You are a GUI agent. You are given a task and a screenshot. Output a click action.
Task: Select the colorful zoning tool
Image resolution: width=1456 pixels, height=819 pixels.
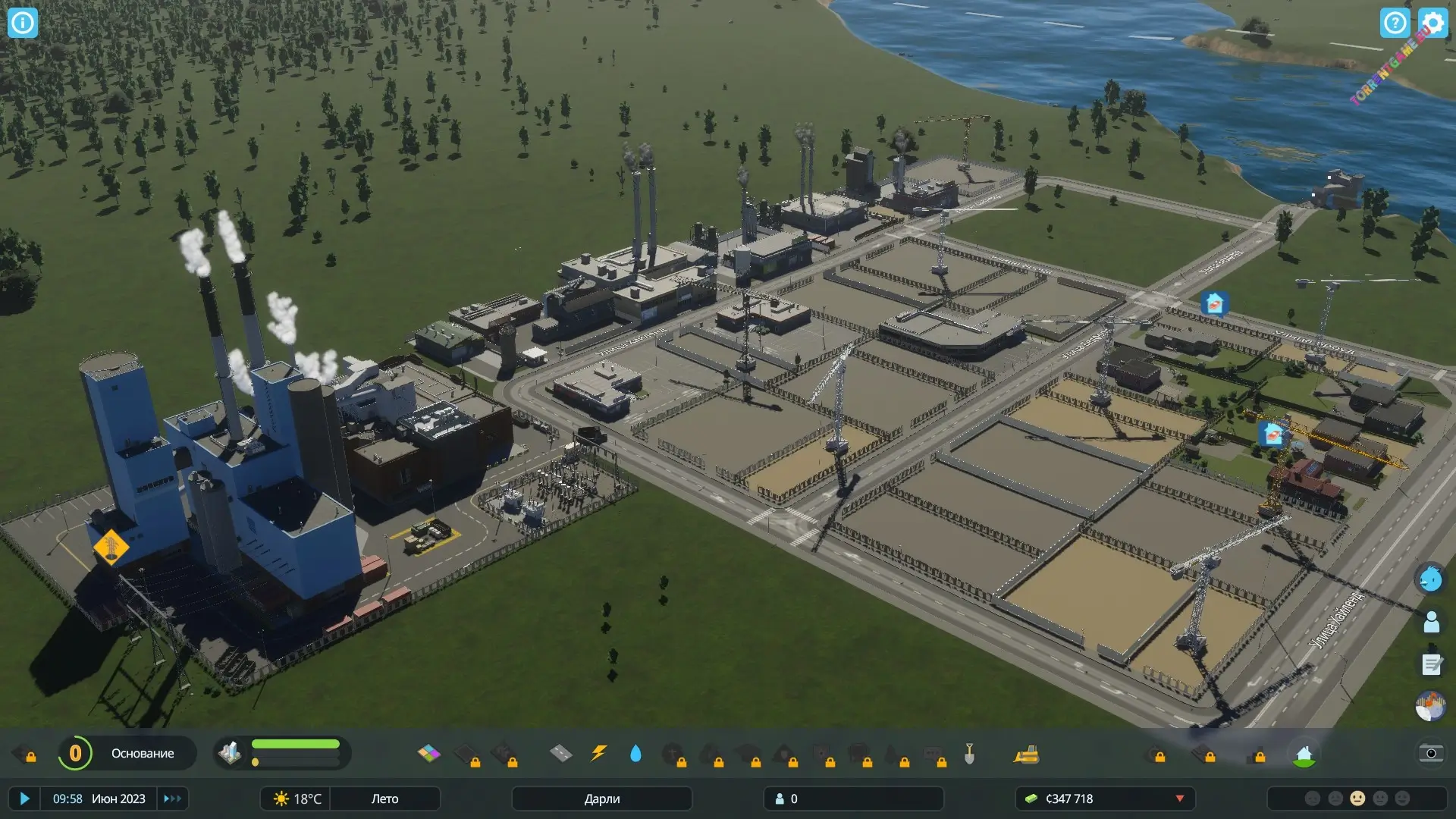pos(428,753)
